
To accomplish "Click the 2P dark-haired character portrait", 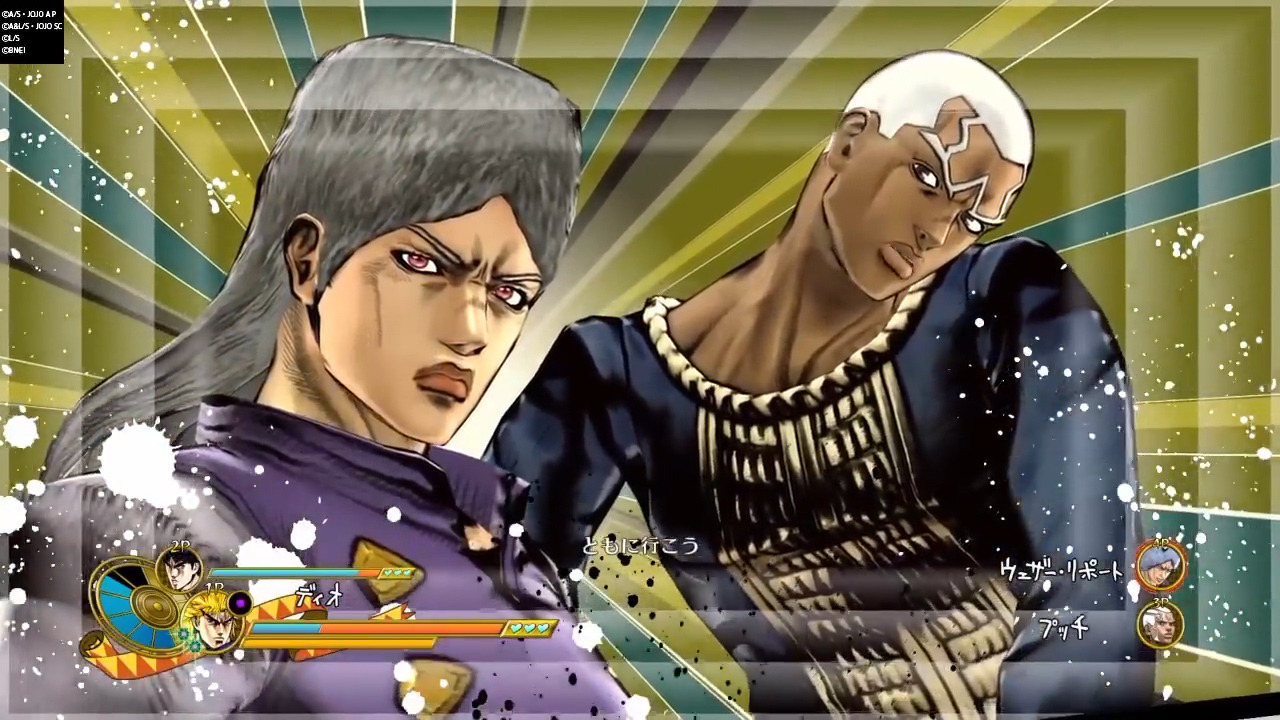I will pos(179,569).
